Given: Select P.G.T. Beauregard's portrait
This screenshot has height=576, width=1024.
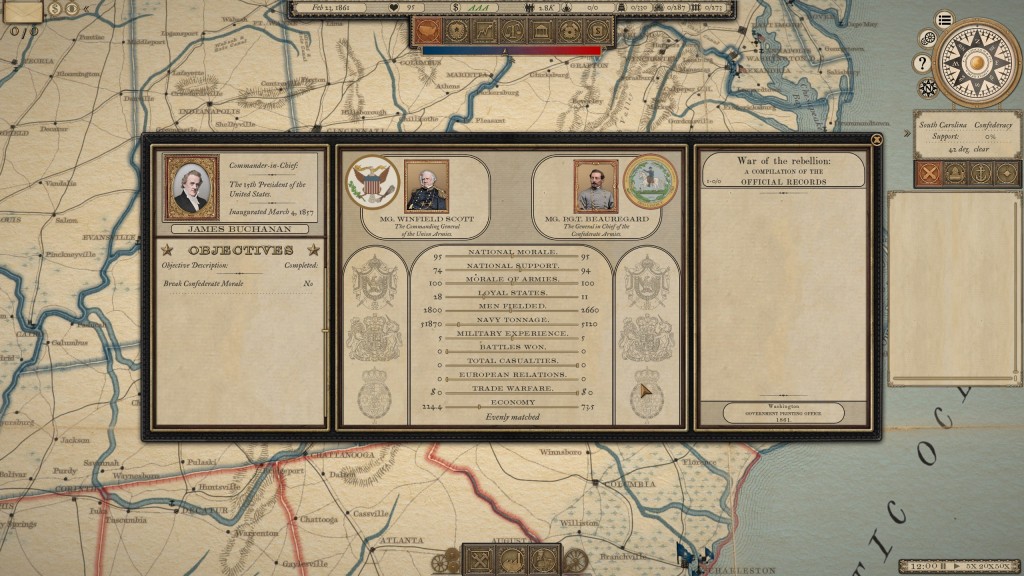Looking at the screenshot, I should coord(595,185).
